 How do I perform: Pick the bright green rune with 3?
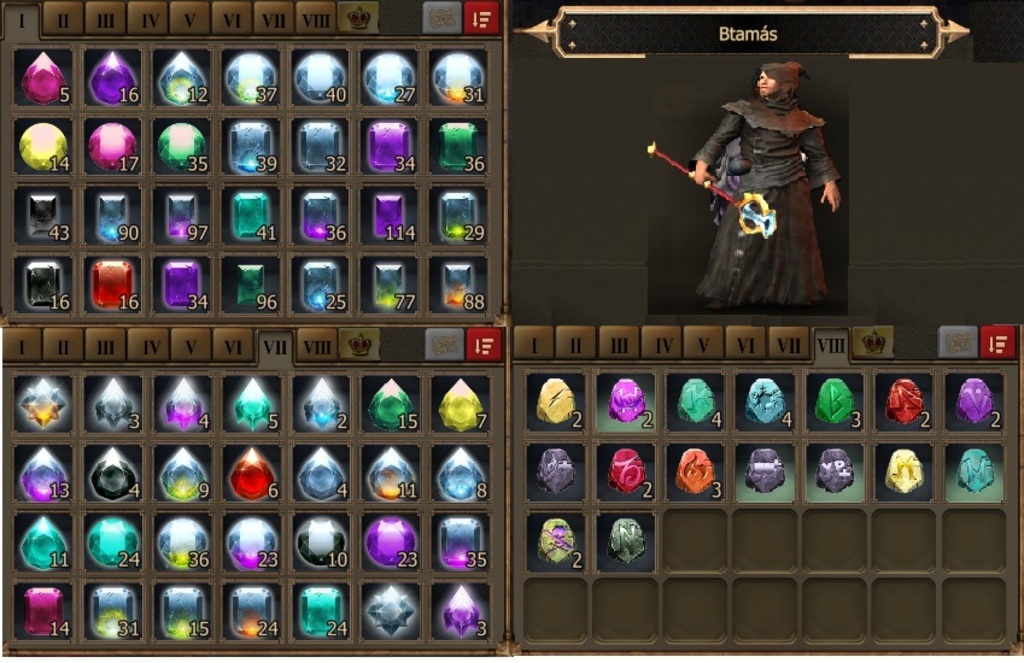point(835,401)
